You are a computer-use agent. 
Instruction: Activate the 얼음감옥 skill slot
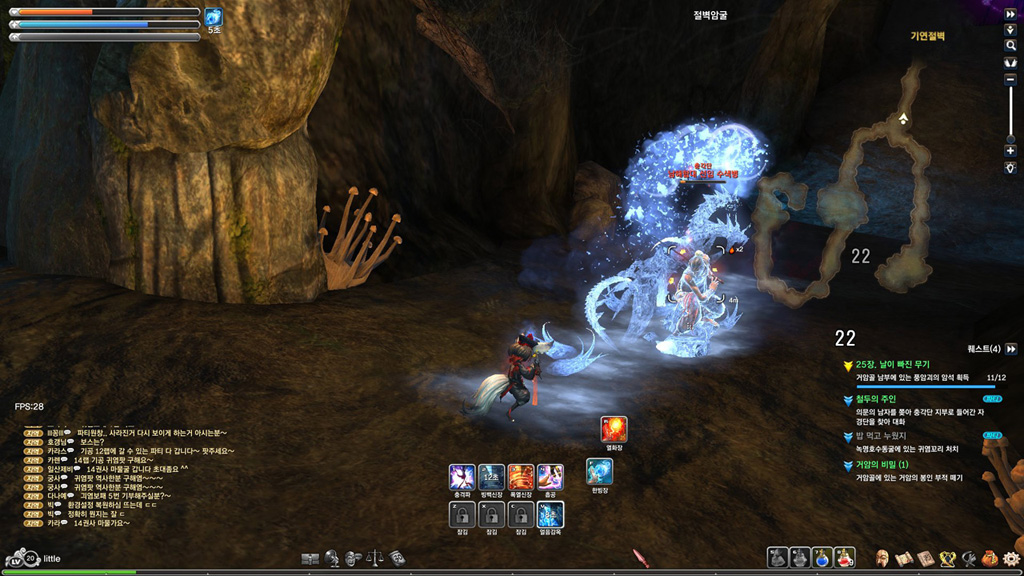click(550, 514)
